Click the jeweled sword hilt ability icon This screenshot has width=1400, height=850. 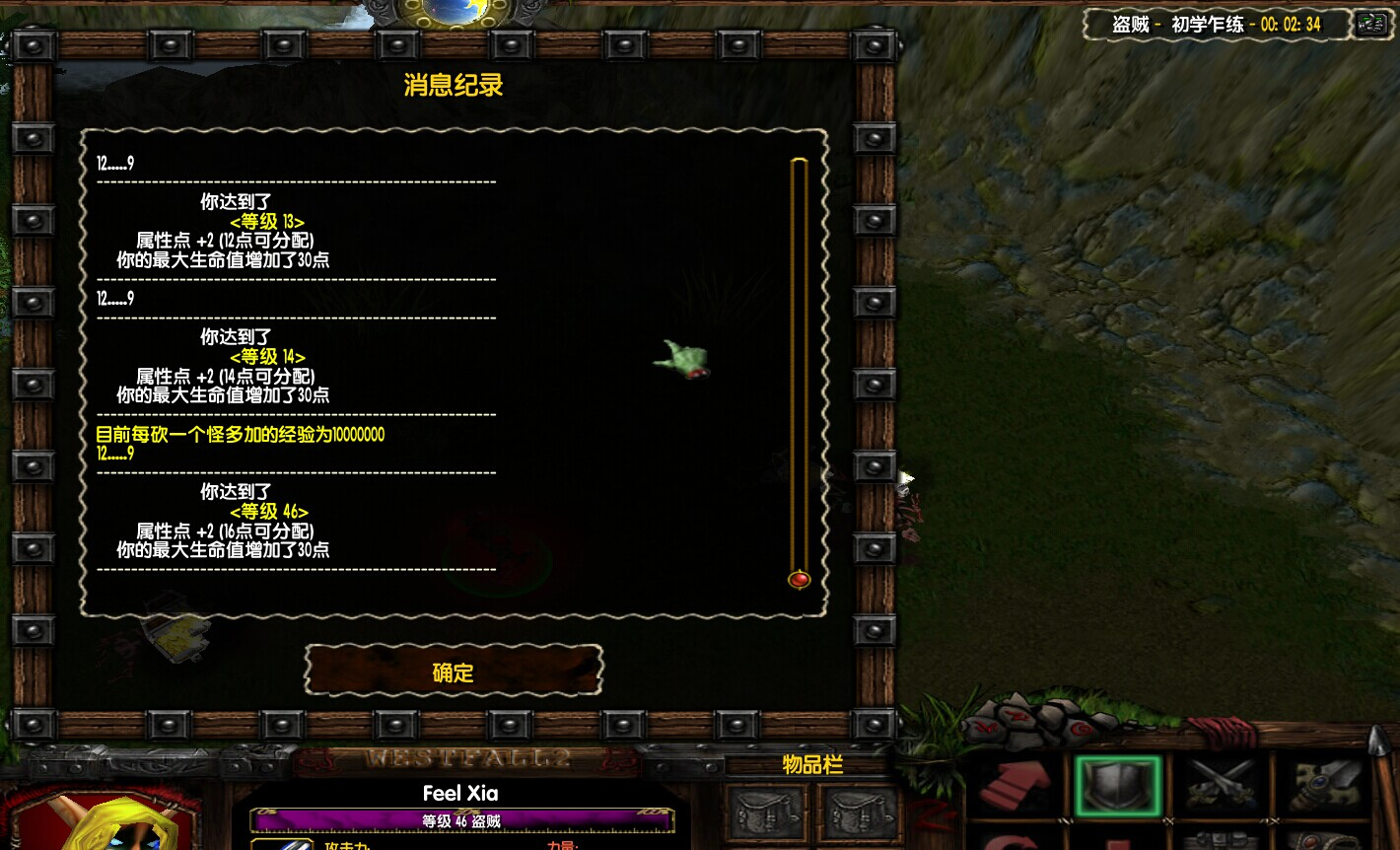tap(1324, 786)
